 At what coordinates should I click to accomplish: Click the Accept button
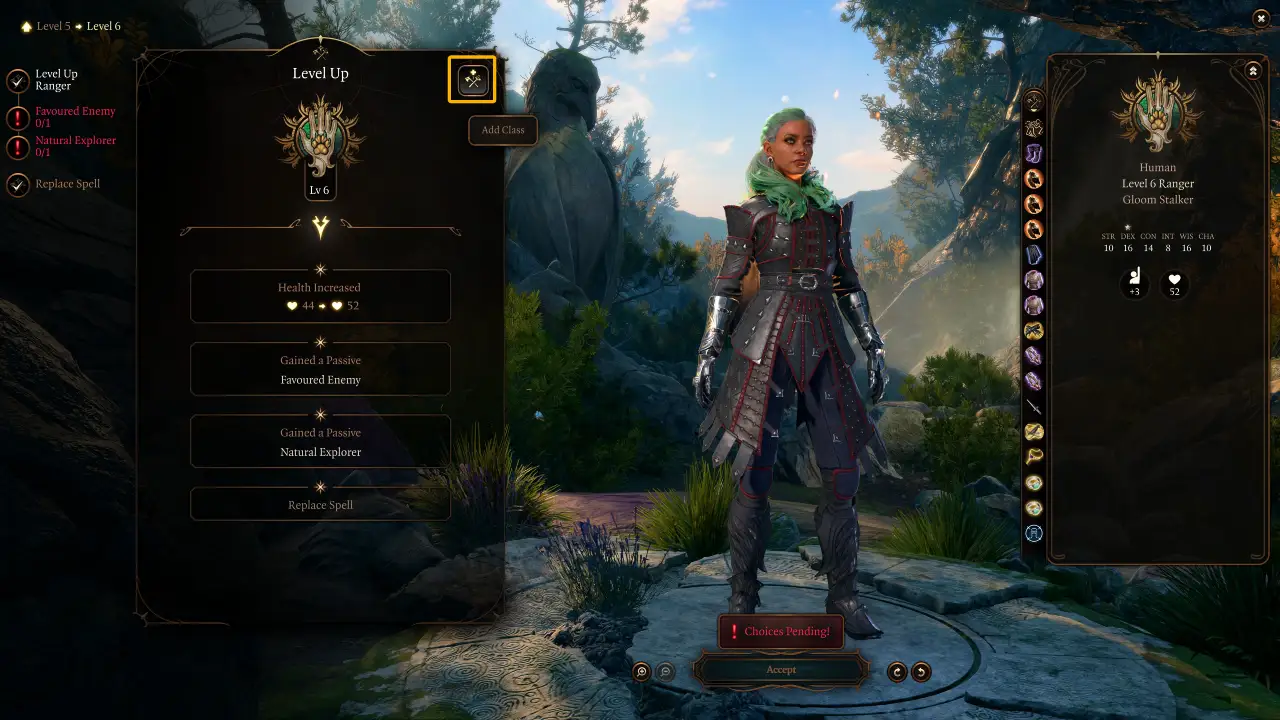tap(781, 669)
